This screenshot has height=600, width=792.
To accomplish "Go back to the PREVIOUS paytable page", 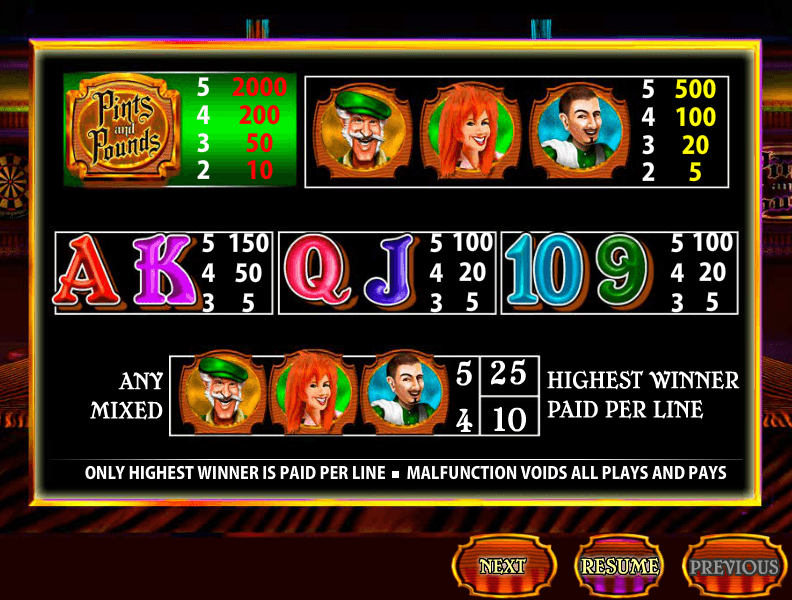I will point(734,566).
